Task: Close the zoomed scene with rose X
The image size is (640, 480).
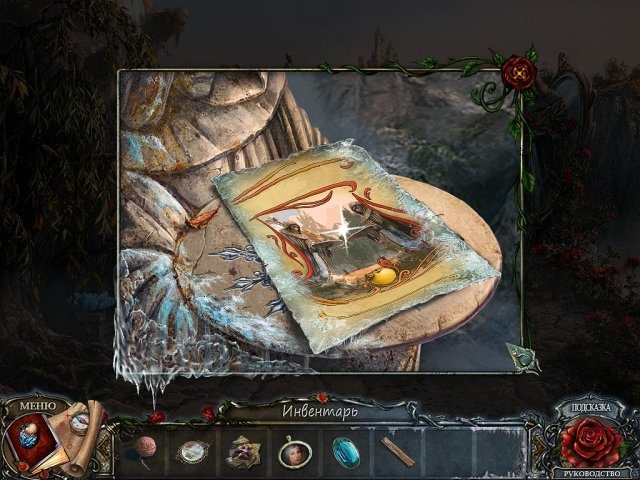Action: pyautogui.click(x=518, y=70)
